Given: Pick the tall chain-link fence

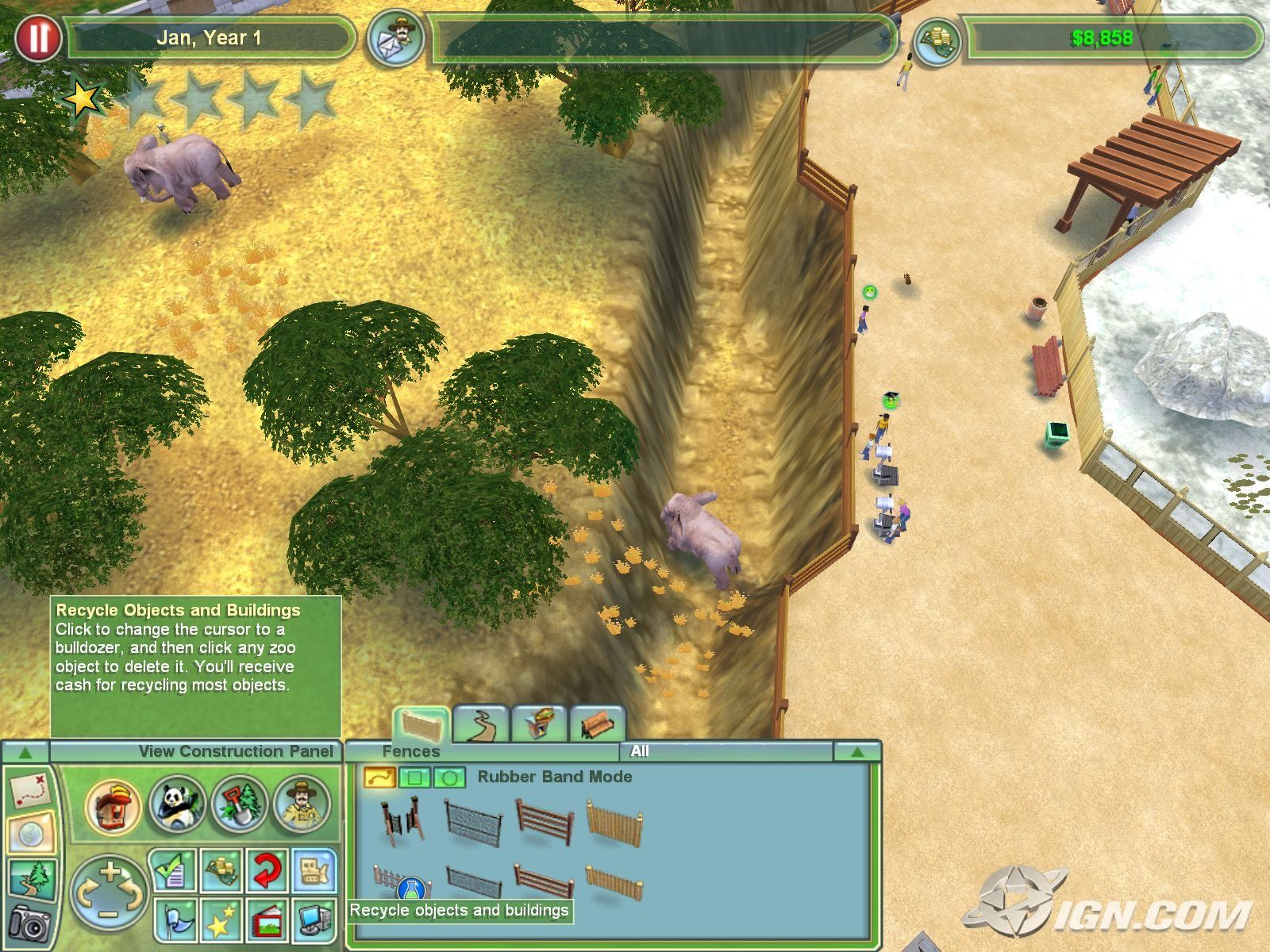Looking at the screenshot, I should pyautogui.click(x=473, y=823).
